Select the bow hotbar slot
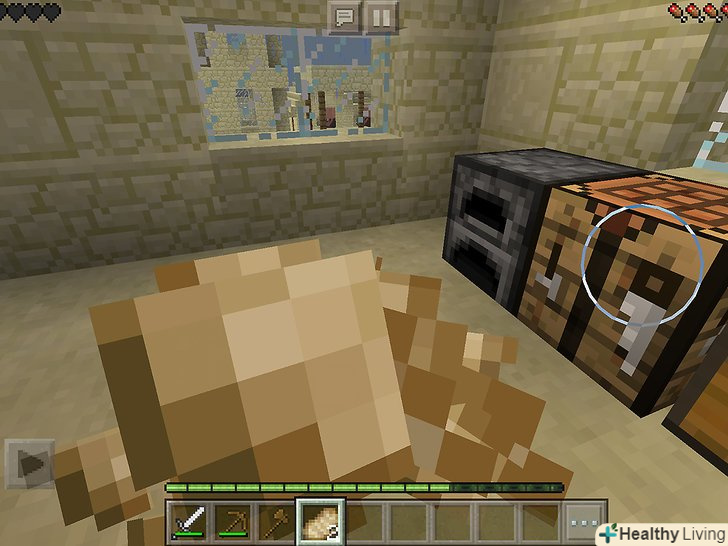 pyautogui.click(x=234, y=521)
